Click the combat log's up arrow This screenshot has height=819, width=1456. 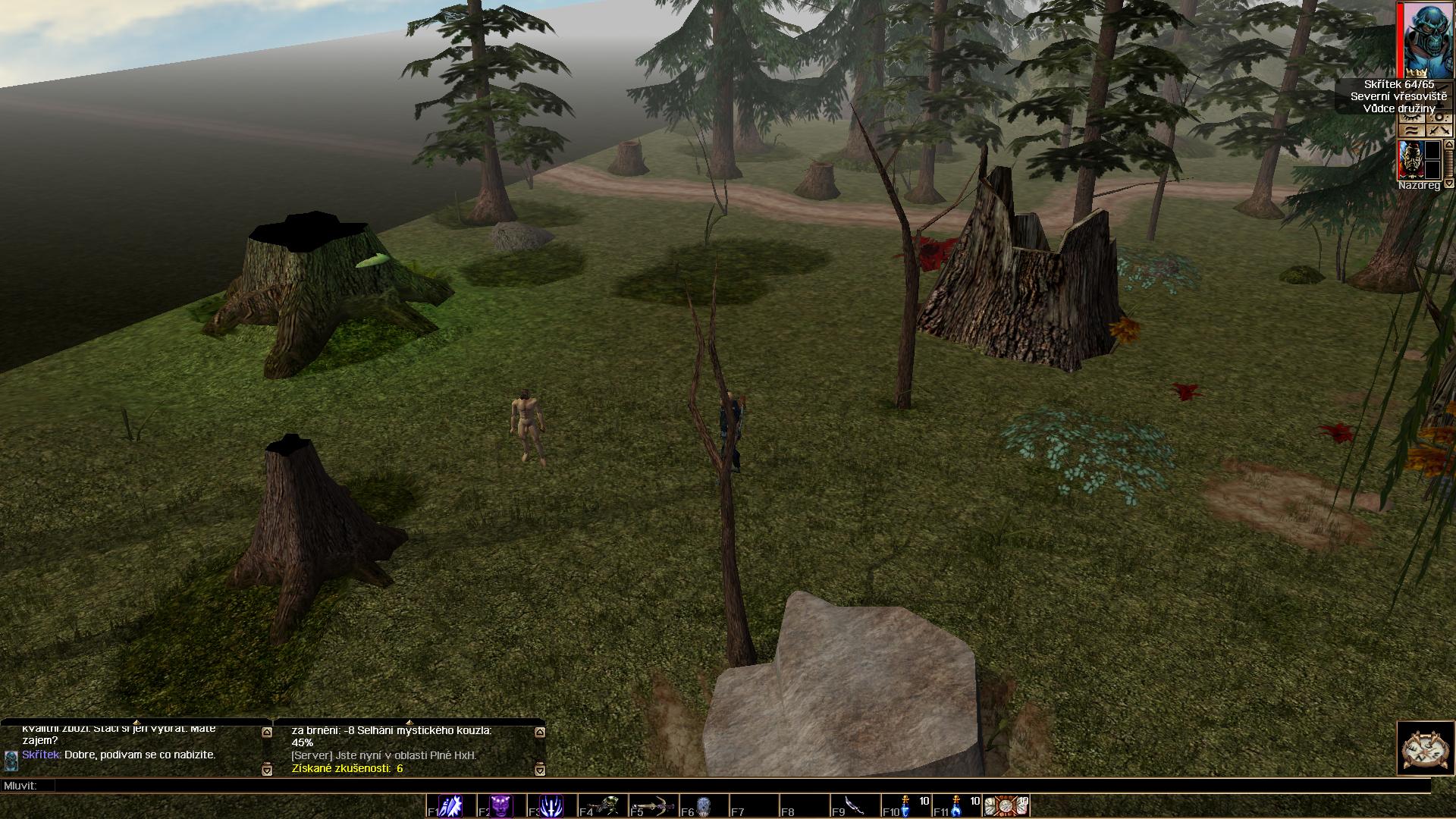(x=539, y=733)
